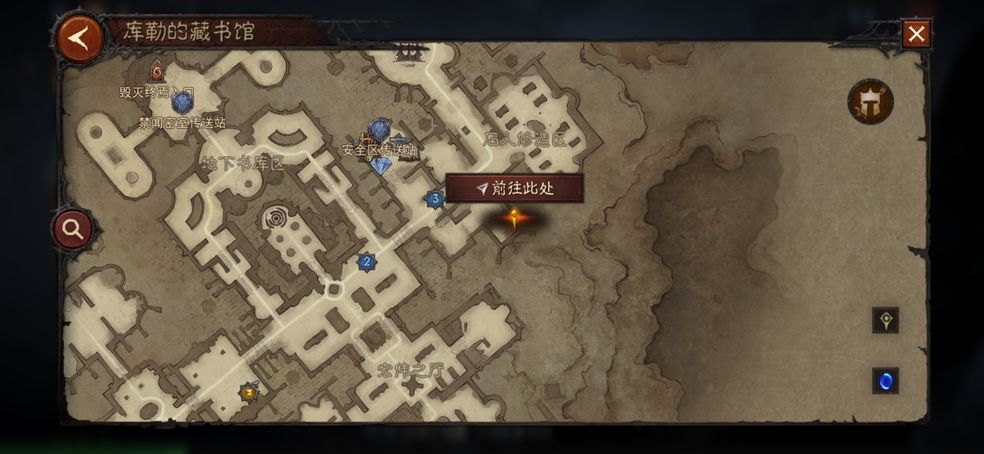Click the 前往此处 navigate button
Screen dimensions: 984x454
tap(515, 188)
